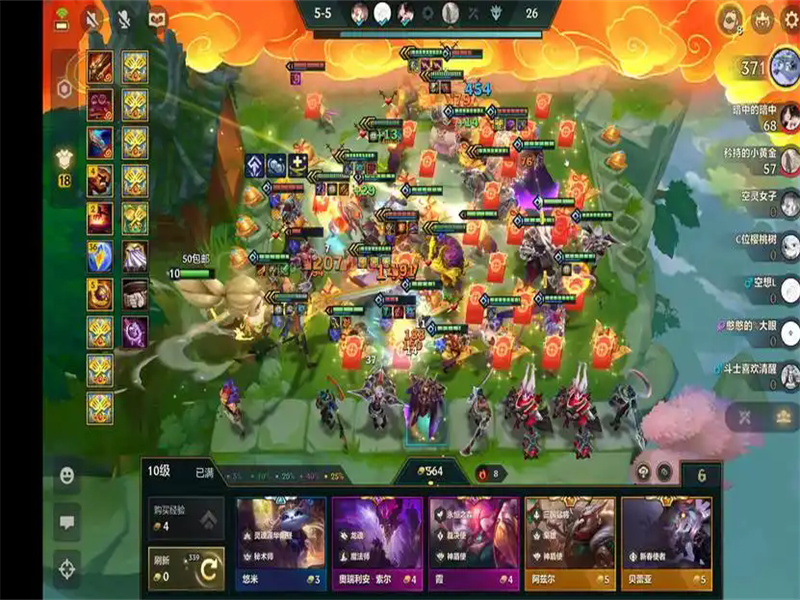
Task: Toggle the muted speaker icon
Action: tap(93, 18)
